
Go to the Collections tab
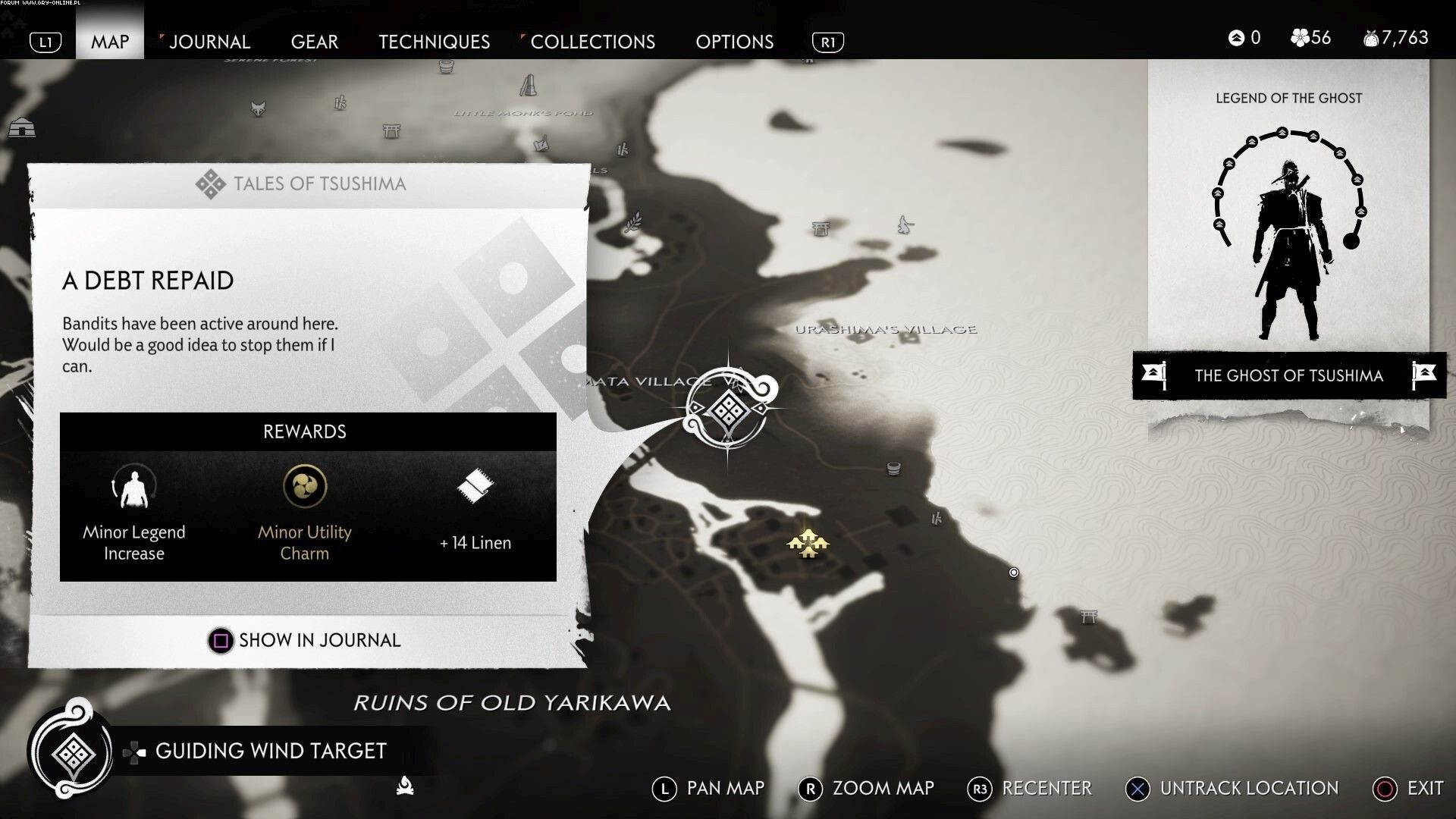591,42
